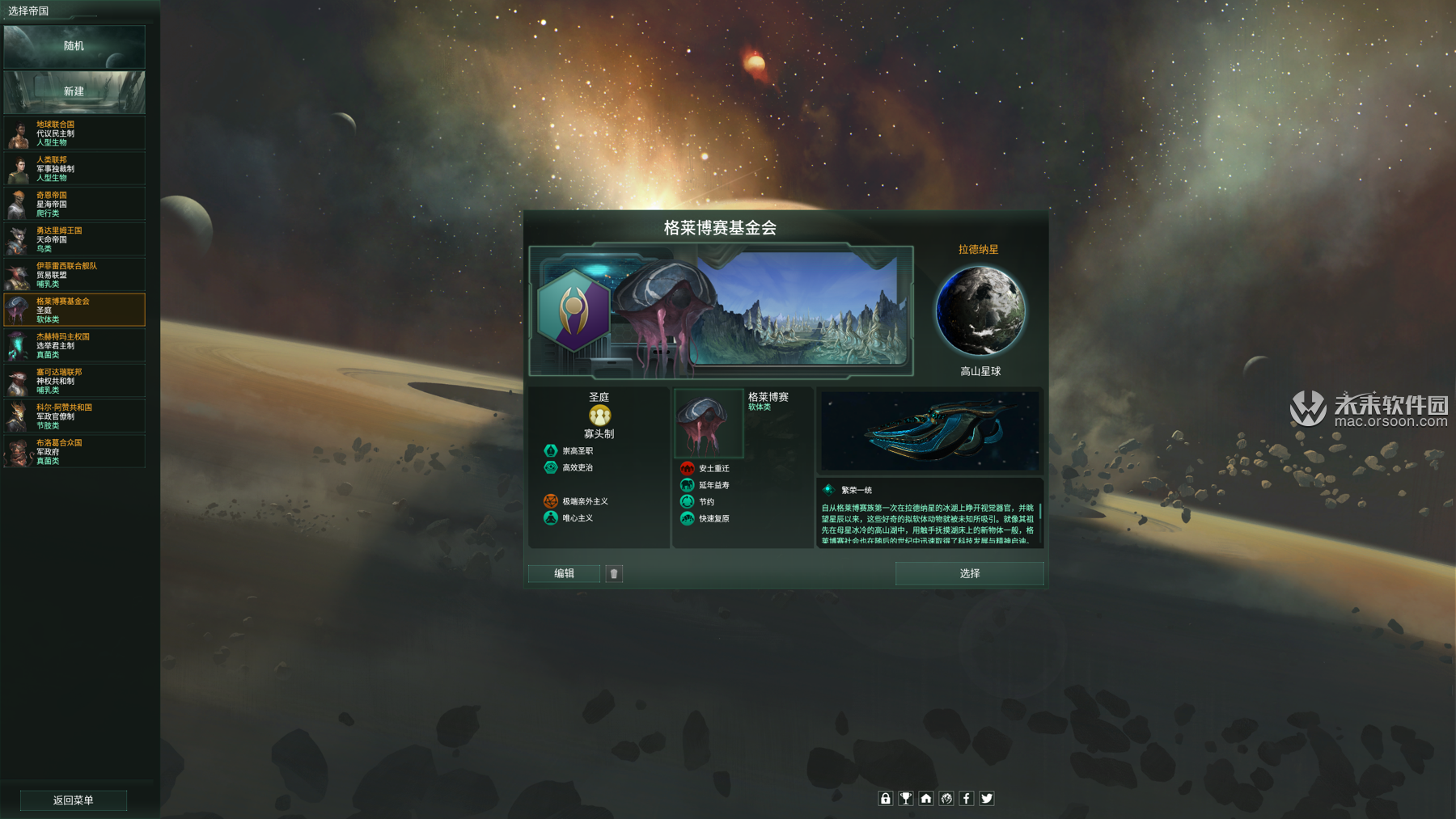Choose the 杰赫特玛主权国 empire entry
Image resolution: width=1456 pixels, height=819 pixels.
[x=74, y=345]
